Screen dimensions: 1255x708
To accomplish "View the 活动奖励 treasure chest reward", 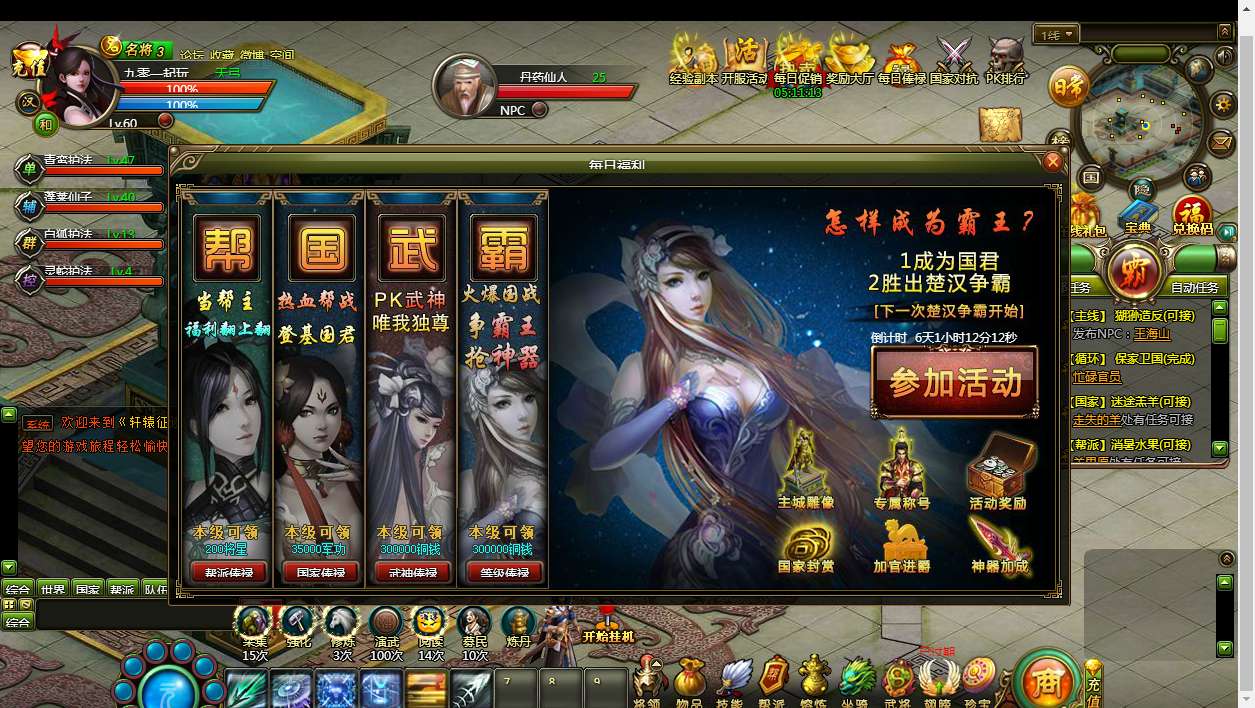I will (x=997, y=472).
